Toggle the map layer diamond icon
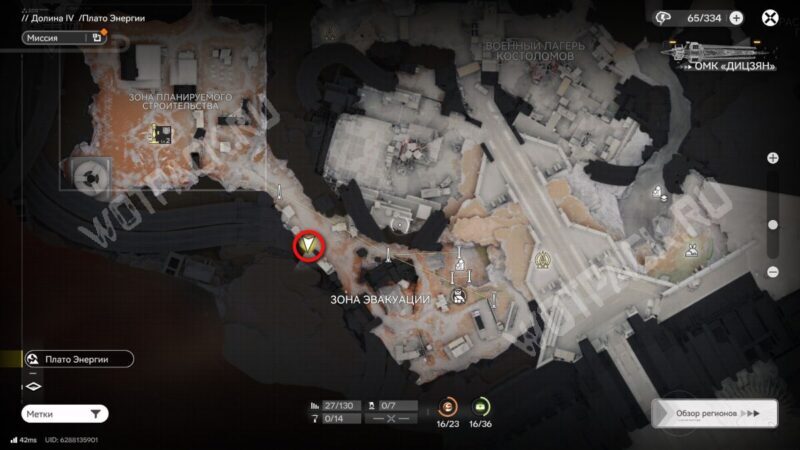 32,386
